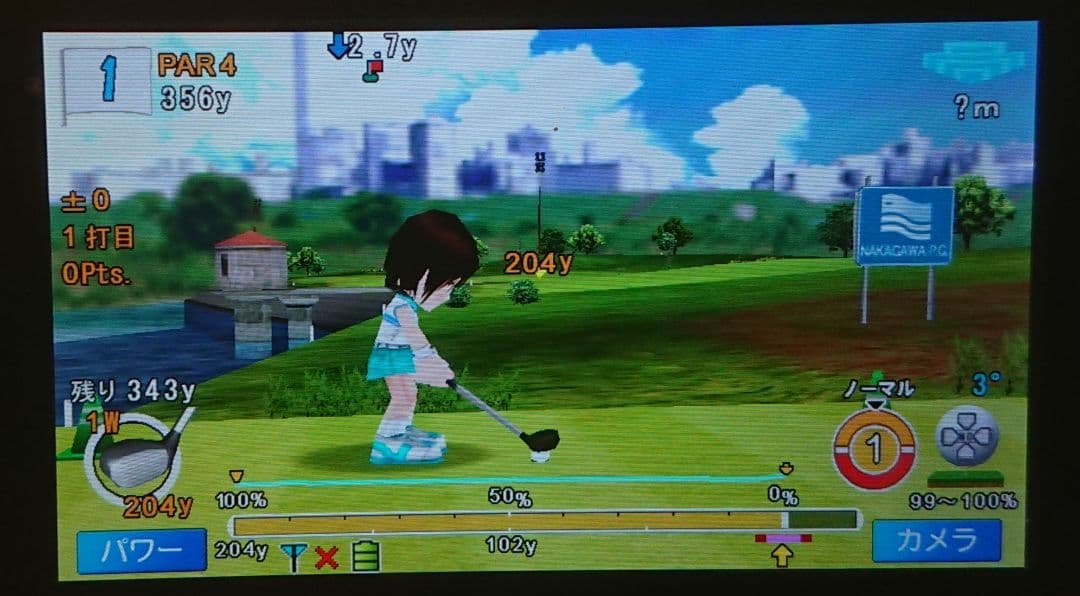Tap the パワー power button
Image resolution: width=1080 pixels, height=596 pixels.
pos(141,551)
